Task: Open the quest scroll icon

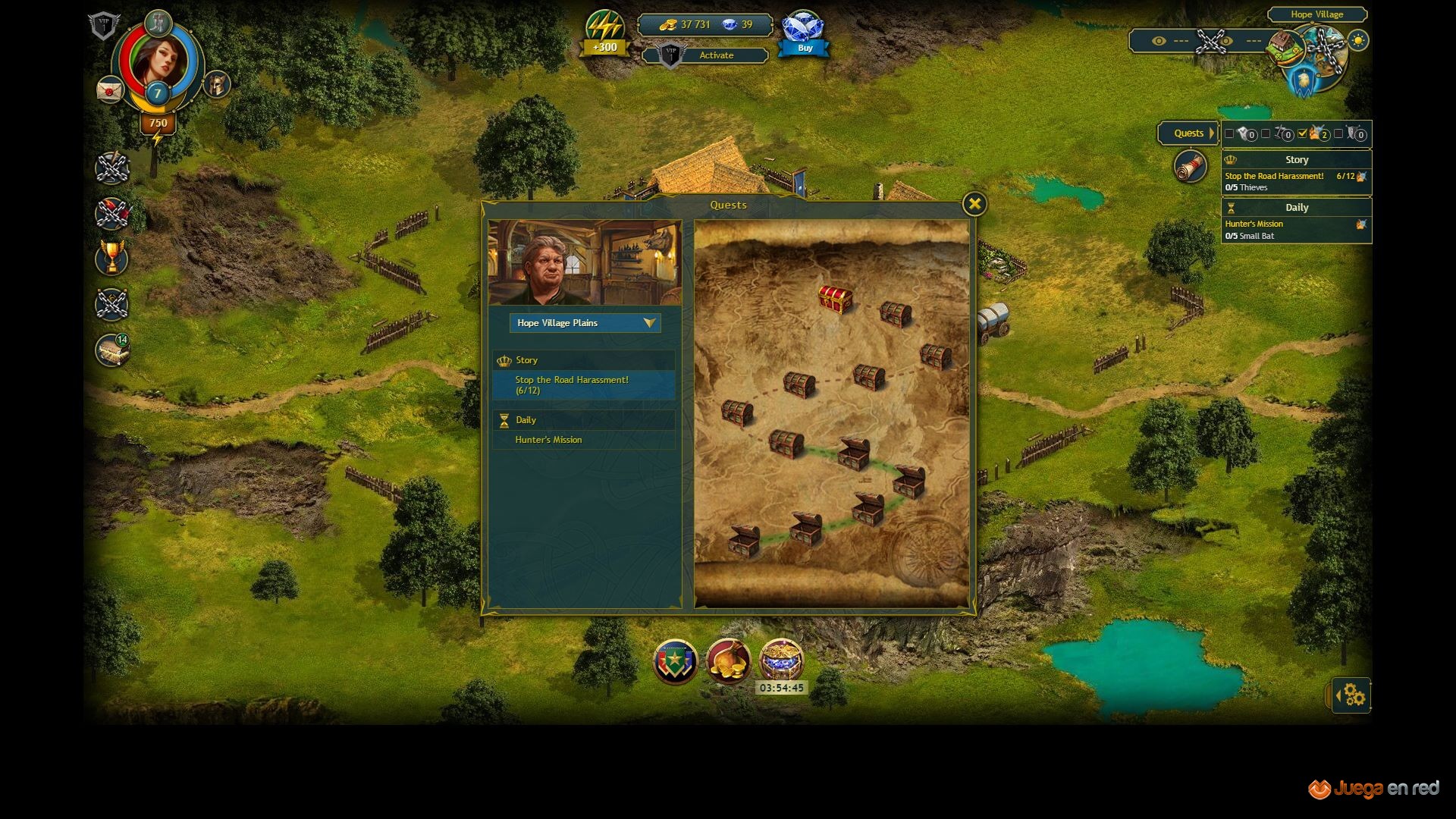Action: pyautogui.click(x=1190, y=167)
